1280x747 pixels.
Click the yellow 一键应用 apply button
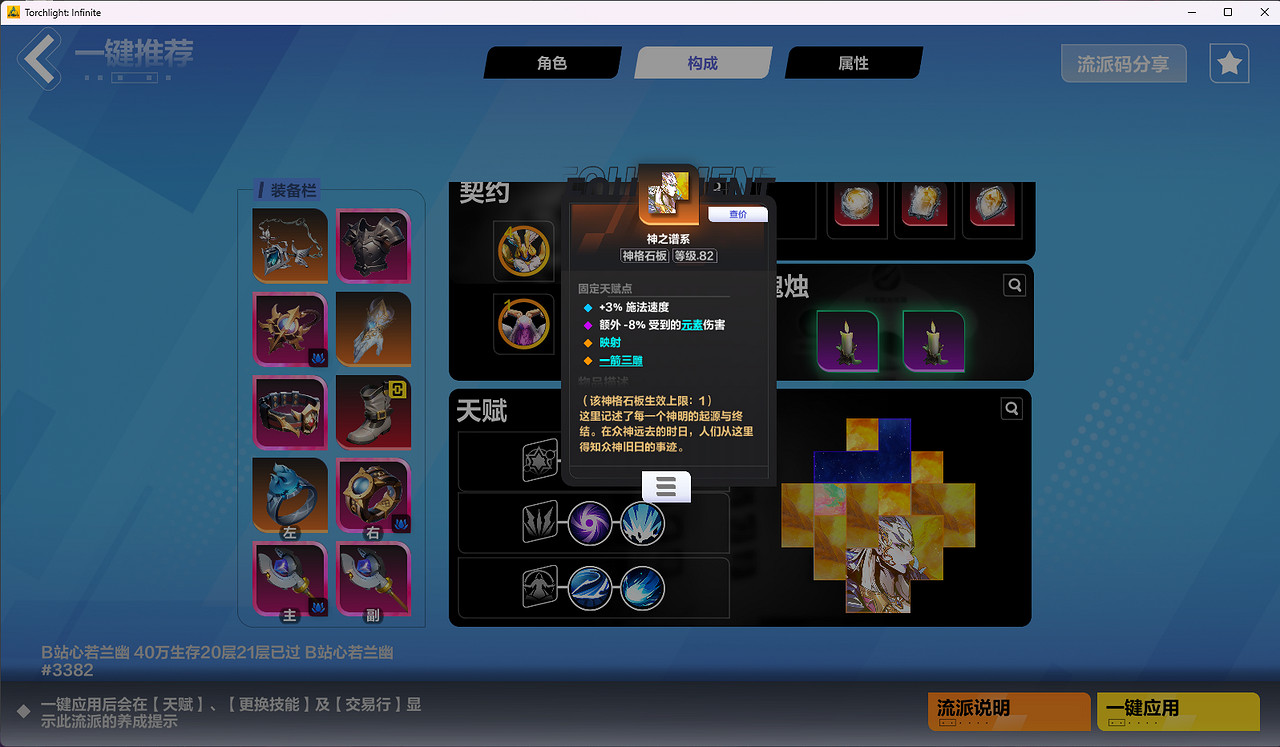pos(1177,712)
